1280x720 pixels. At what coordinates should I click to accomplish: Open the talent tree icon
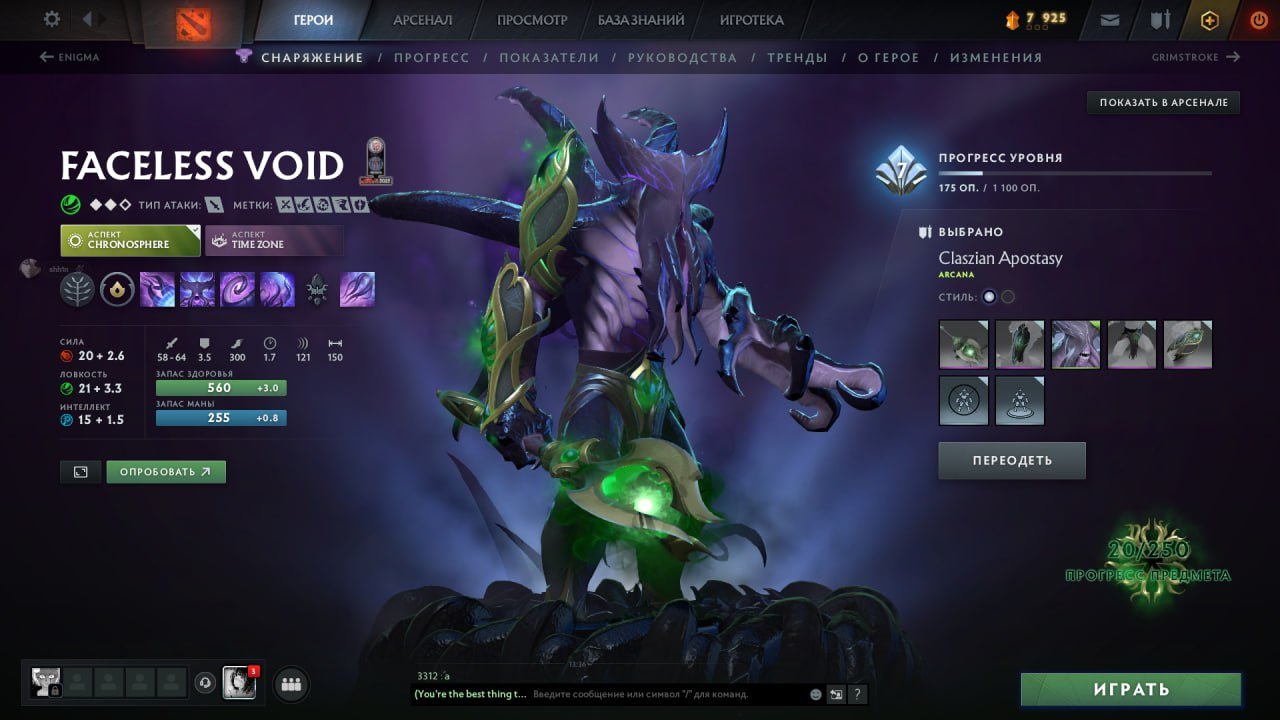[x=78, y=289]
